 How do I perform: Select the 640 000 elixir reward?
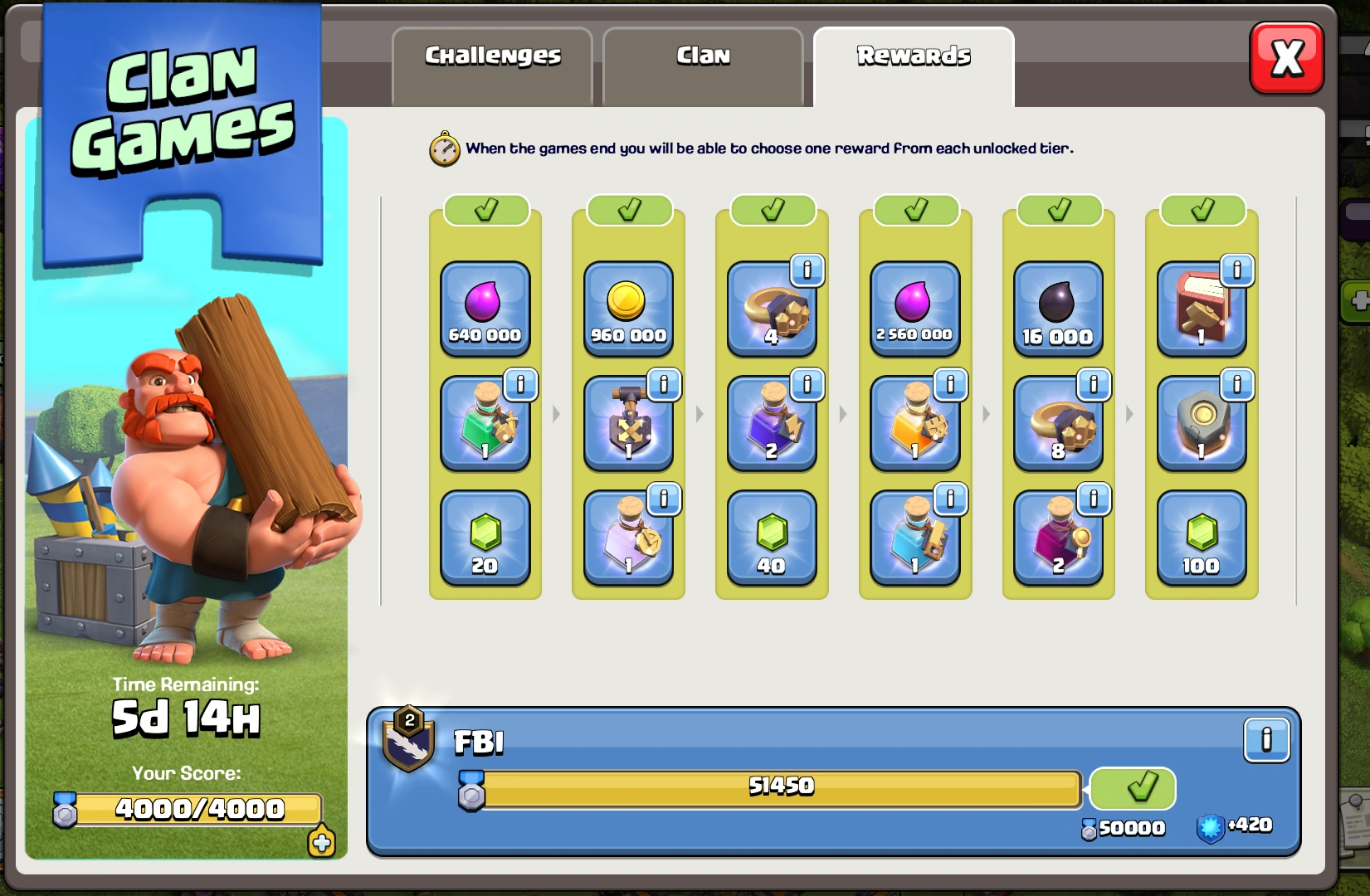[x=485, y=309]
